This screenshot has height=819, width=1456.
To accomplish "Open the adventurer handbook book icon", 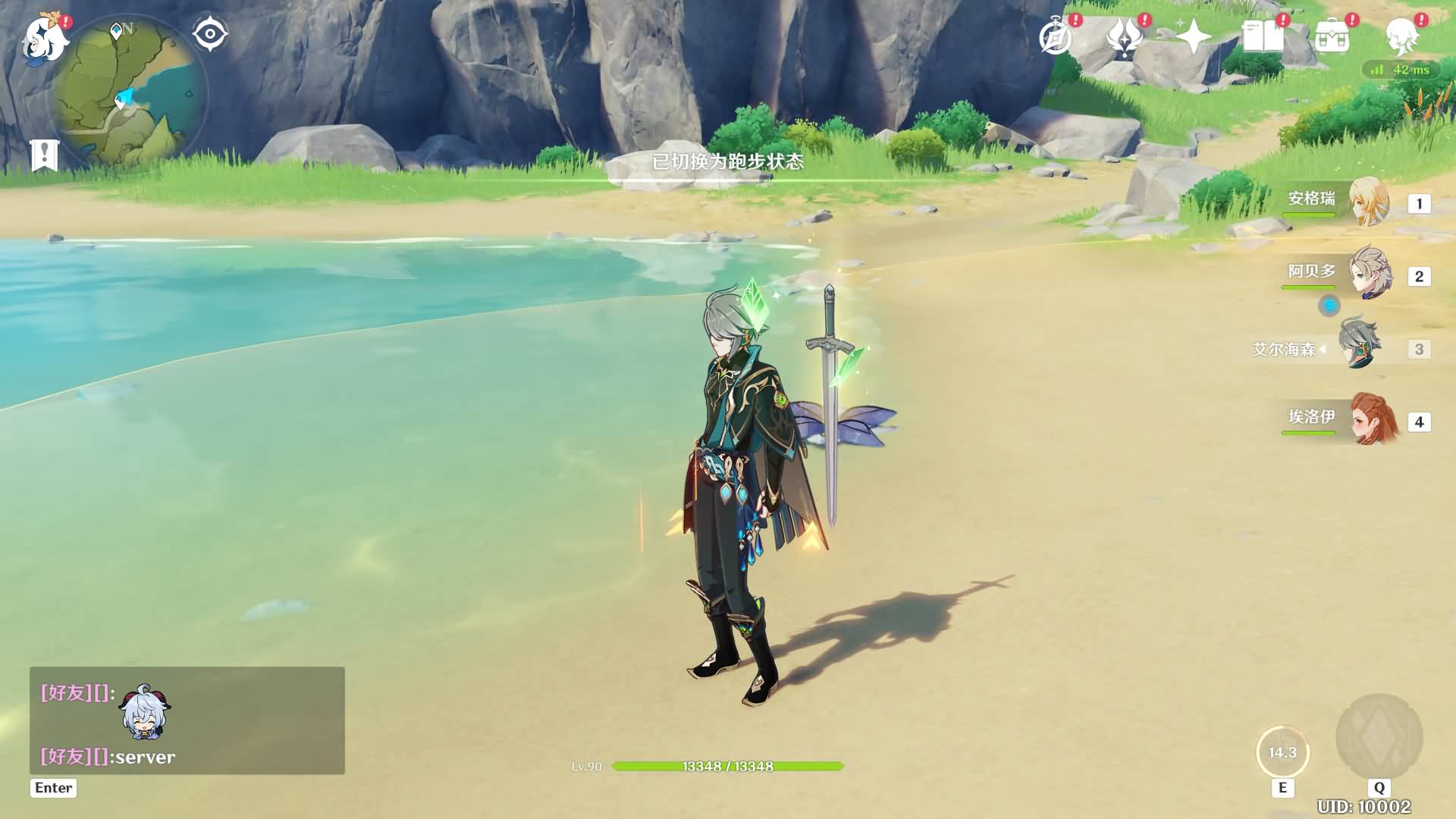I will point(1263,36).
